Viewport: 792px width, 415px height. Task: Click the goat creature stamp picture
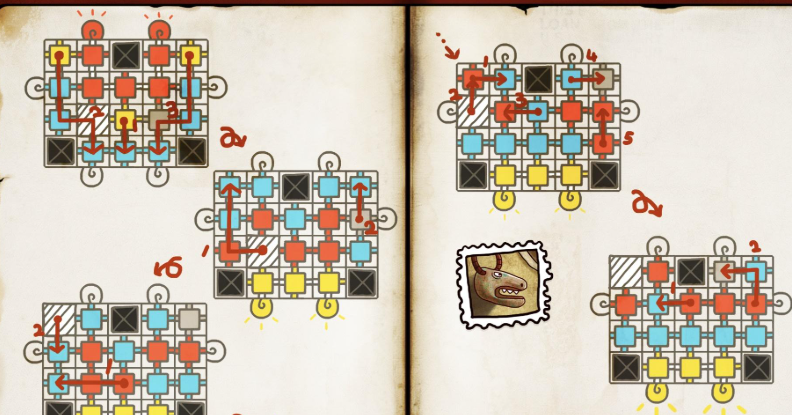(x=504, y=283)
